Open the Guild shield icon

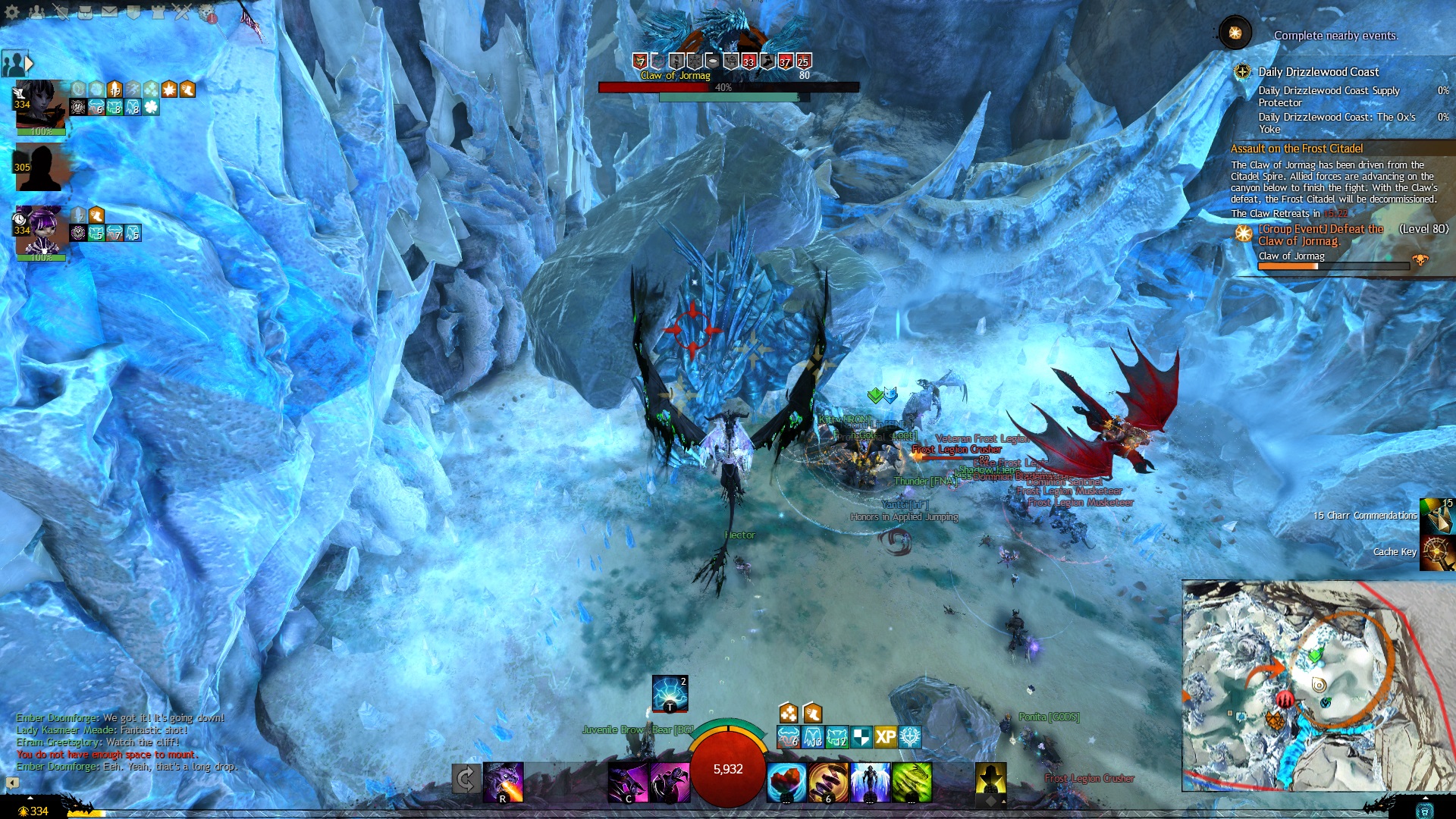coord(133,11)
